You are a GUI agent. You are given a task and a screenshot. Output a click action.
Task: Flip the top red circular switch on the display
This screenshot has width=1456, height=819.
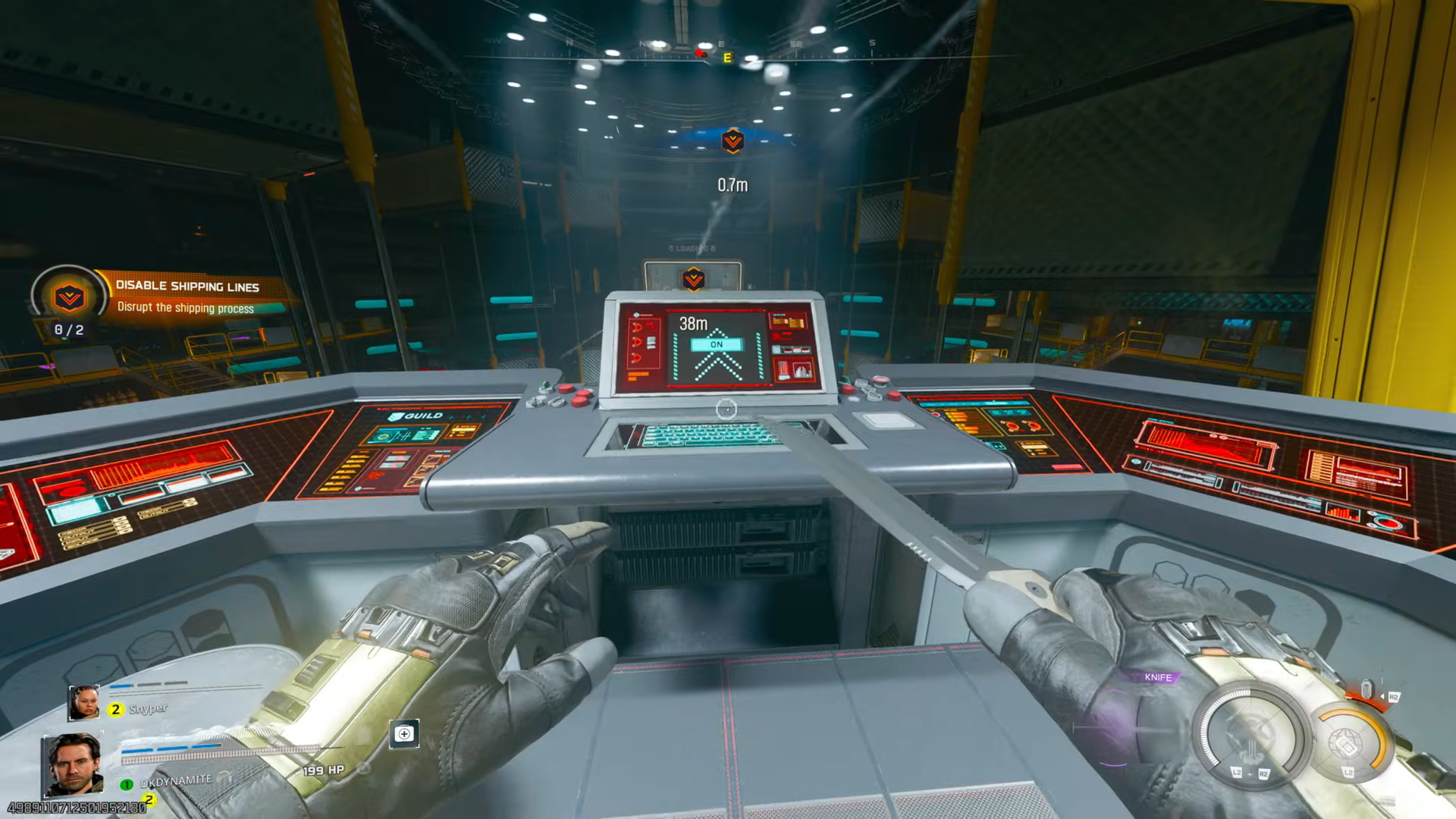coord(638,327)
